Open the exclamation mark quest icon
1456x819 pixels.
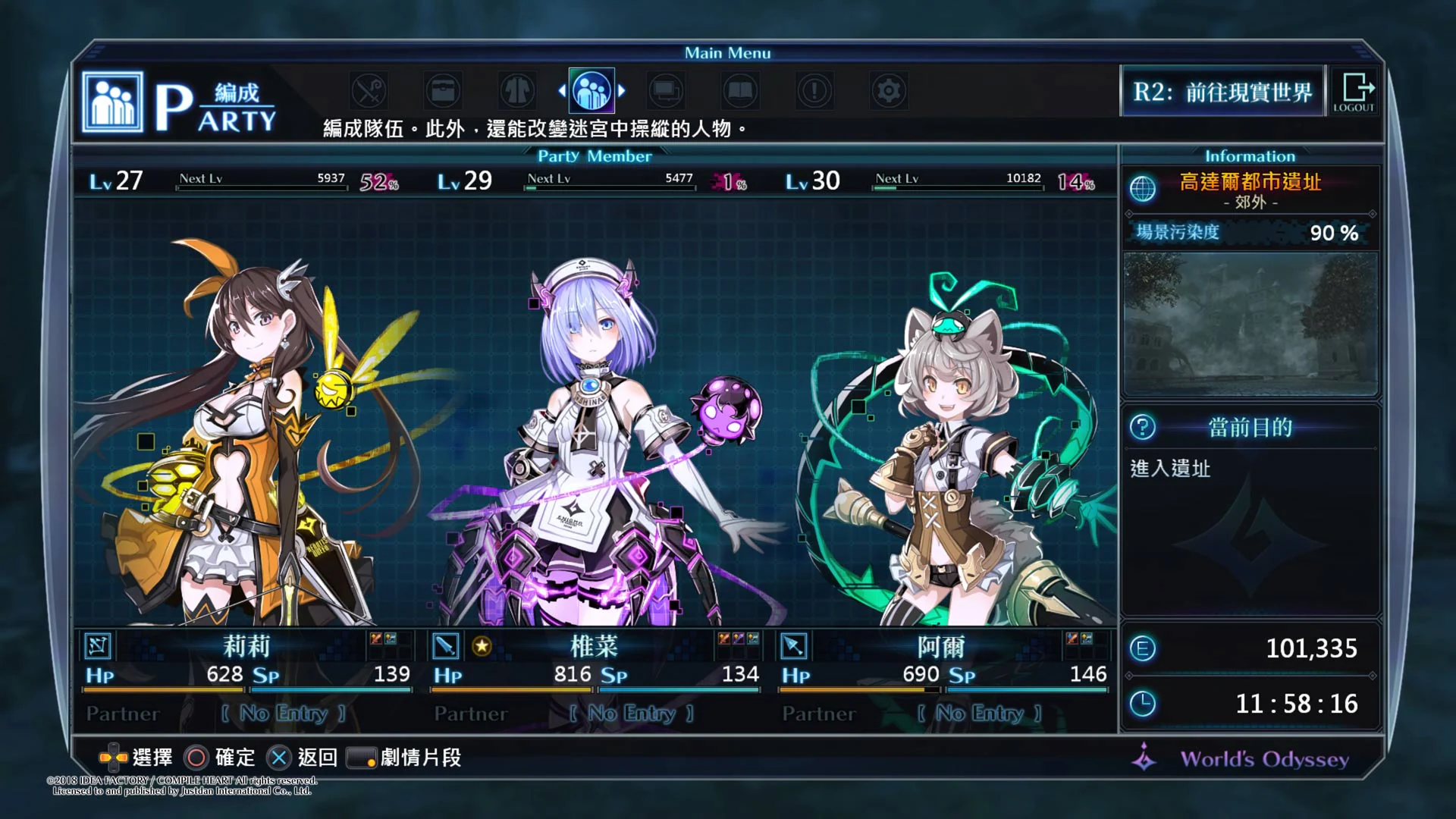(814, 89)
